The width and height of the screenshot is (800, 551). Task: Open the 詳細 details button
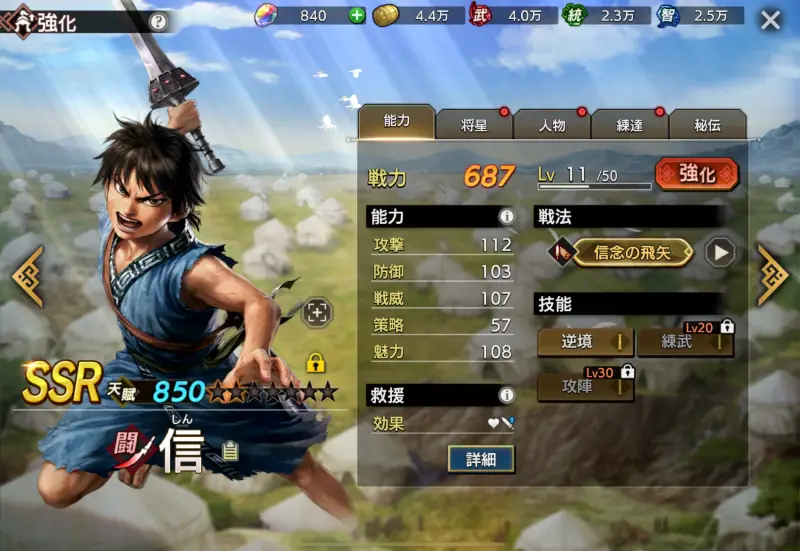pyautogui.click(x=481, y=458)
